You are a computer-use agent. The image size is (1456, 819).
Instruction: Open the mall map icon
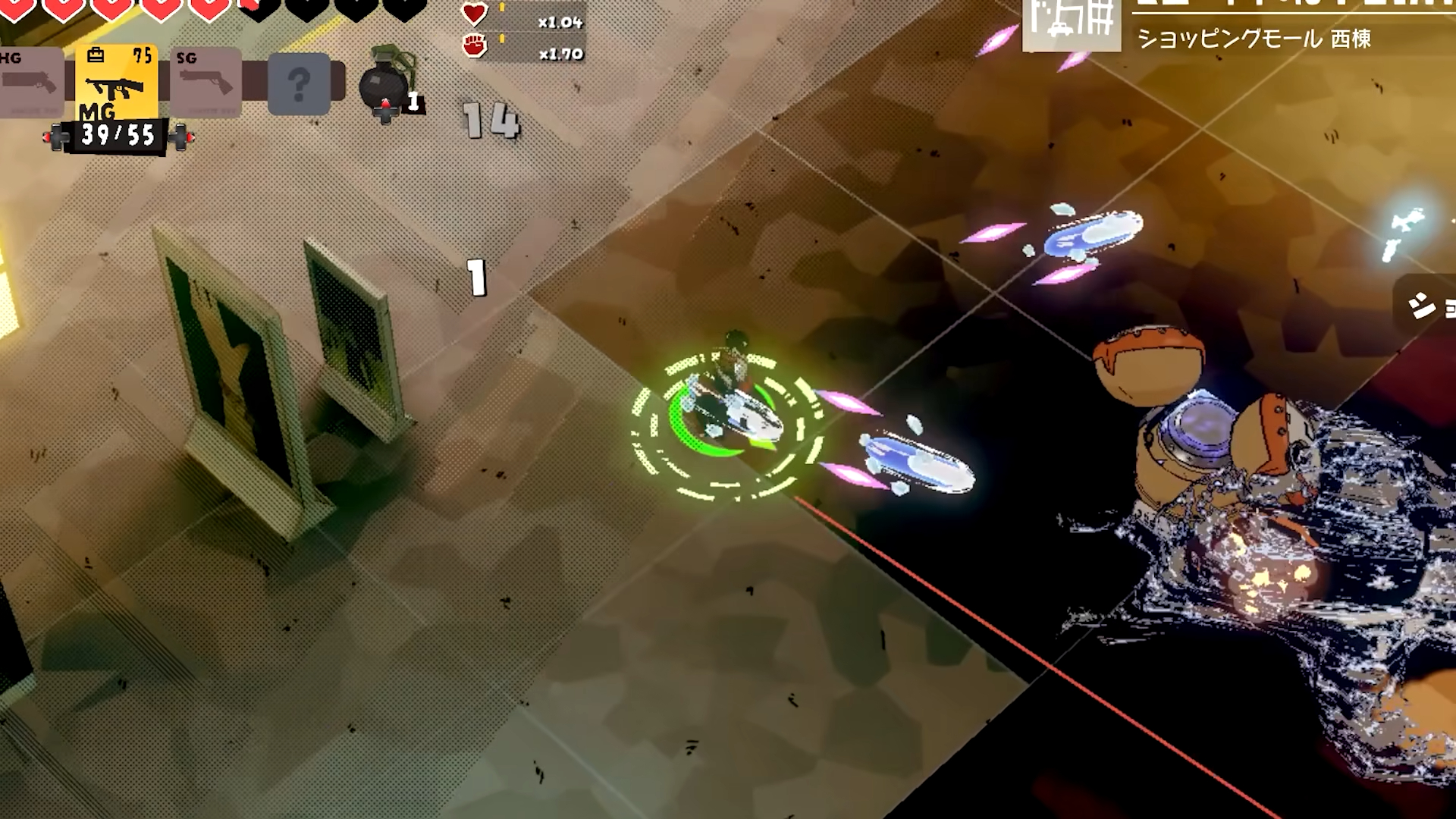coord(1072,24)
